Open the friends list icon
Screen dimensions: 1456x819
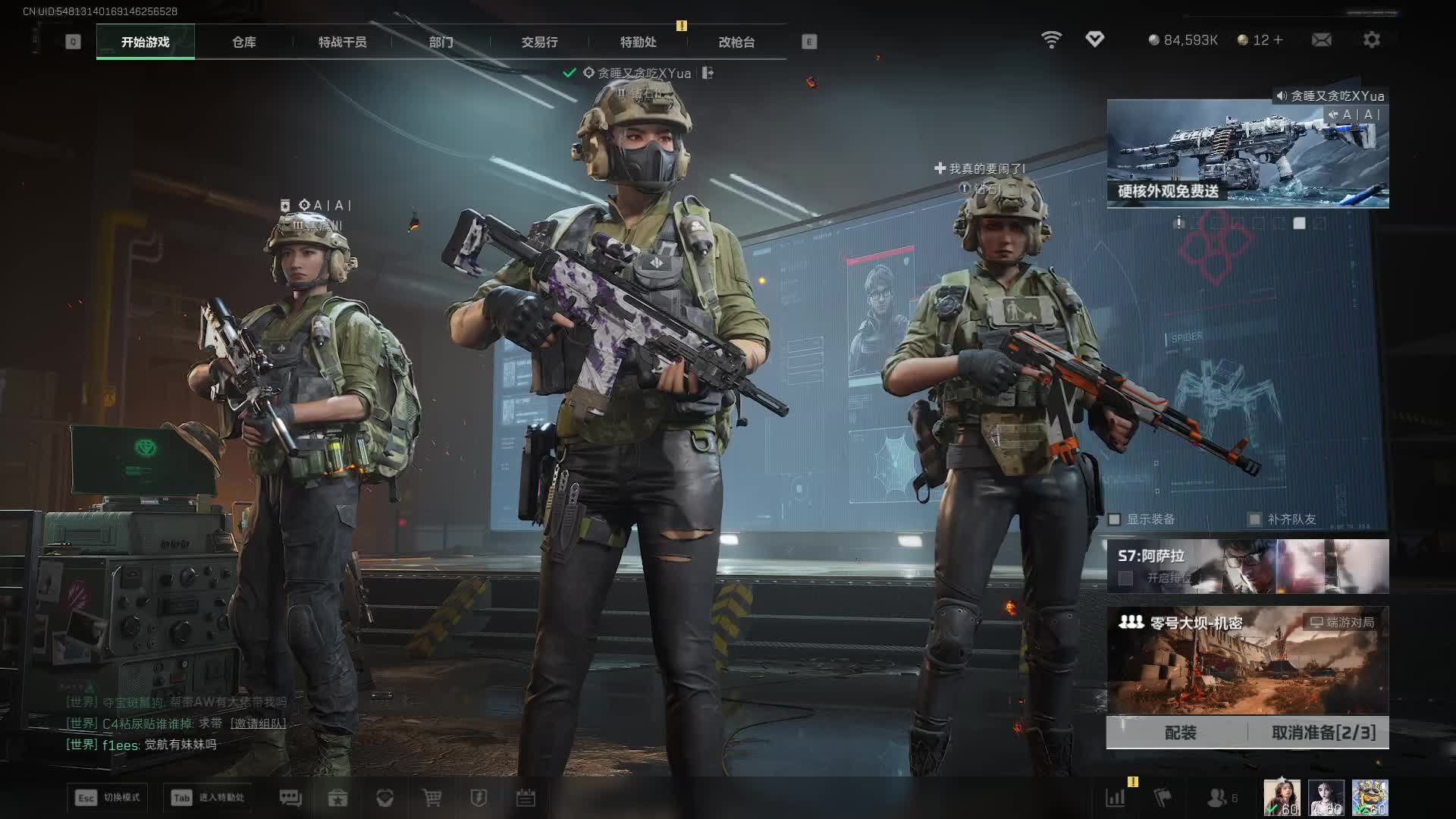(x=1218, y=798)
